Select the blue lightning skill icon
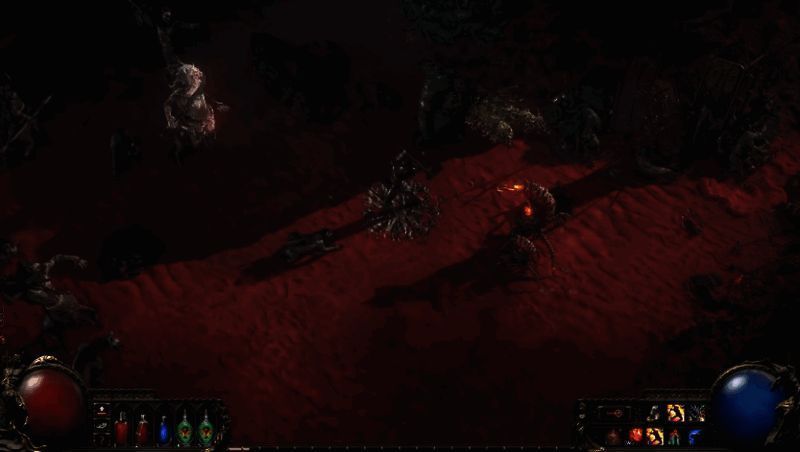 pyautogui.click(x=695, y=435)
